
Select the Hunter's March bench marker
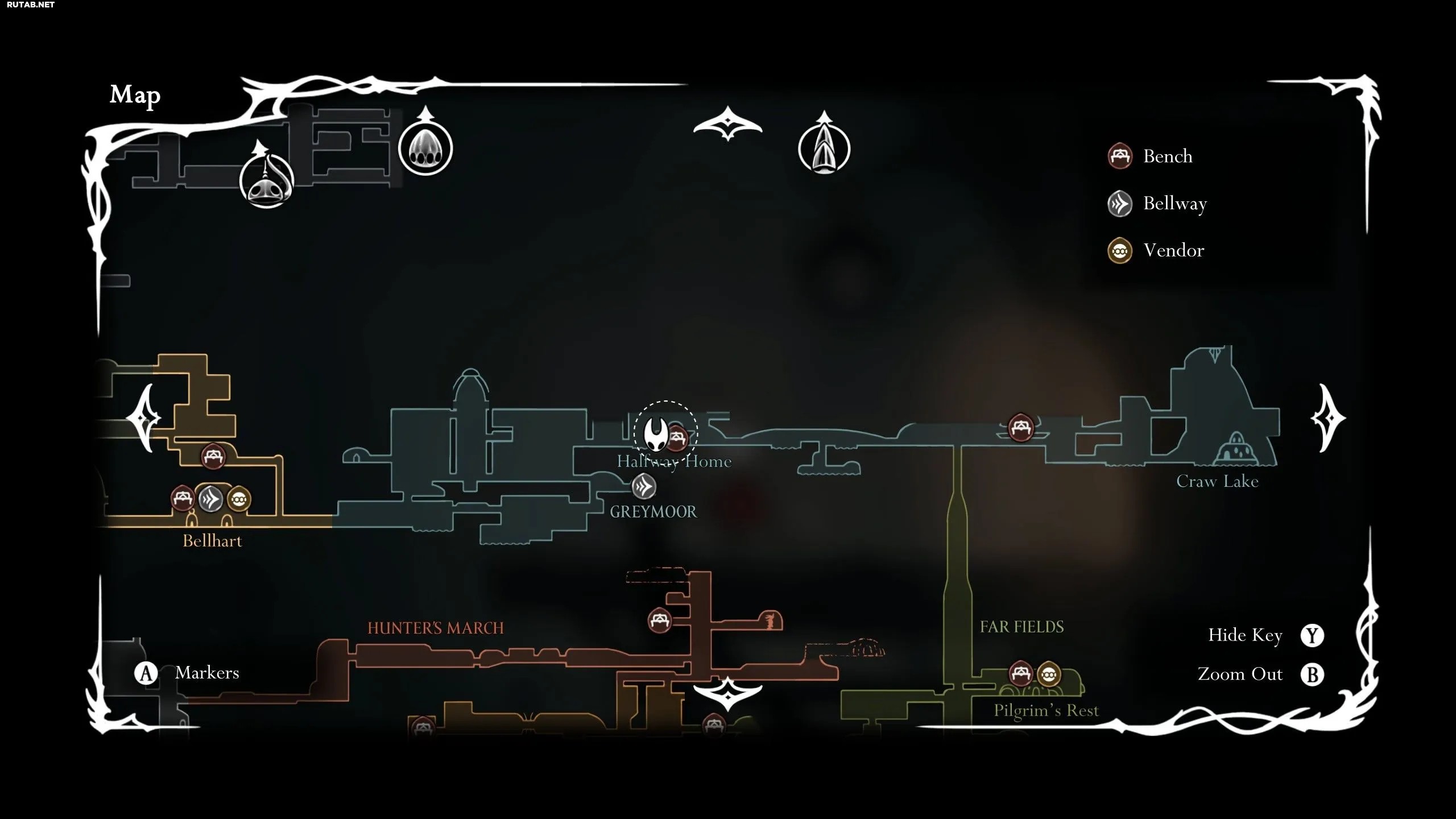[660, 620]
